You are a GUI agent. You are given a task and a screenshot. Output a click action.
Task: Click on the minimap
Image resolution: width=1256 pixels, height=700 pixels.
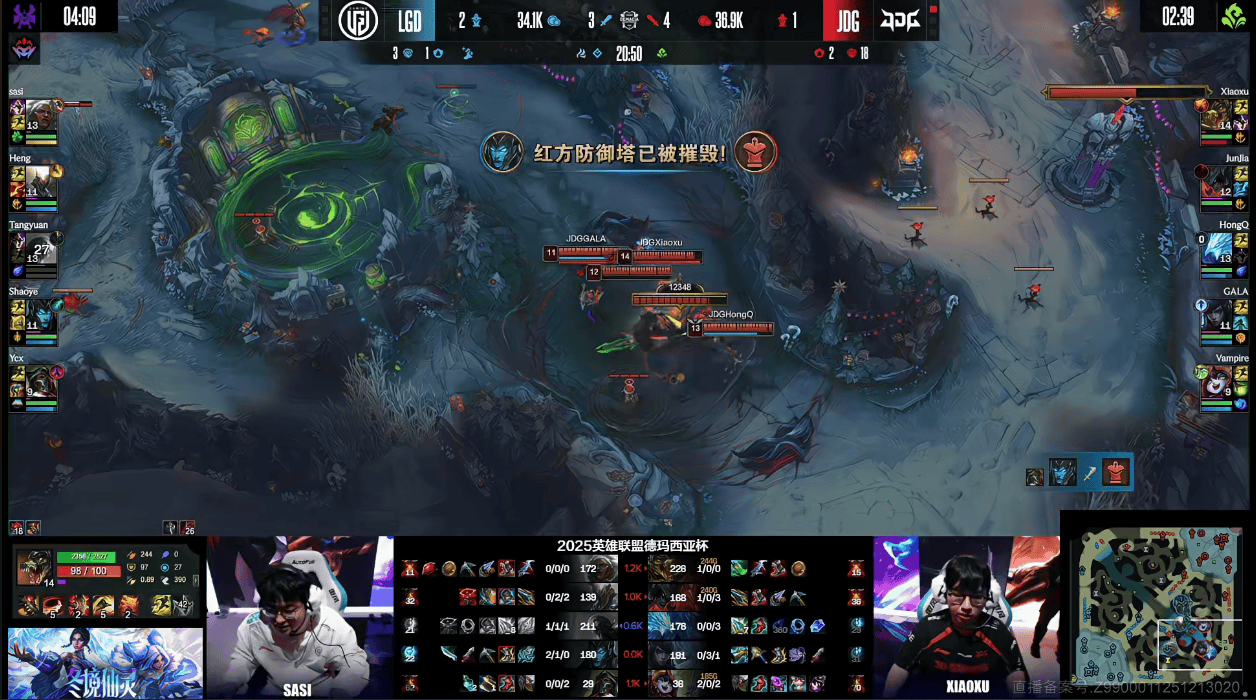coord(1155,607)
